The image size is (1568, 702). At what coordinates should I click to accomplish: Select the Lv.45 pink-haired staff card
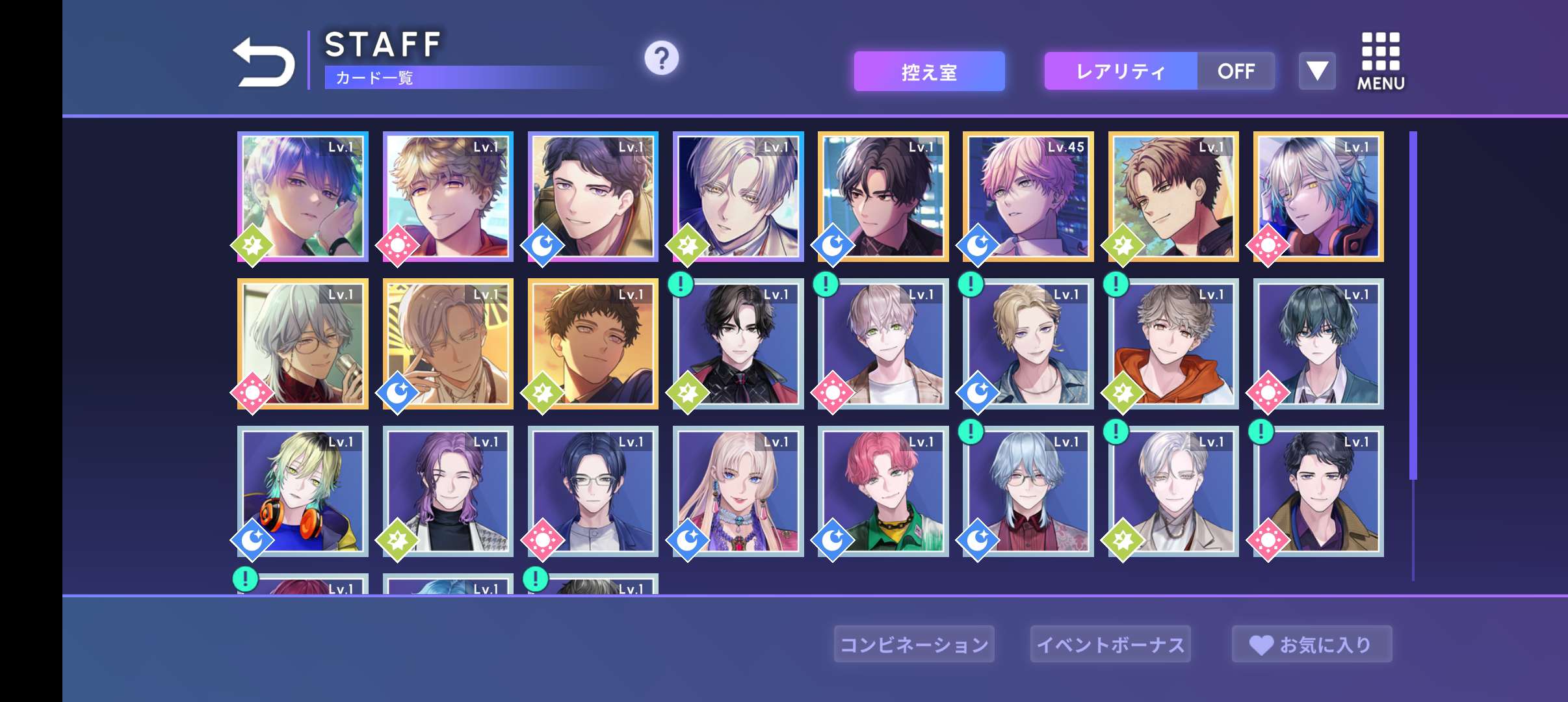(x=1028, y=197)
